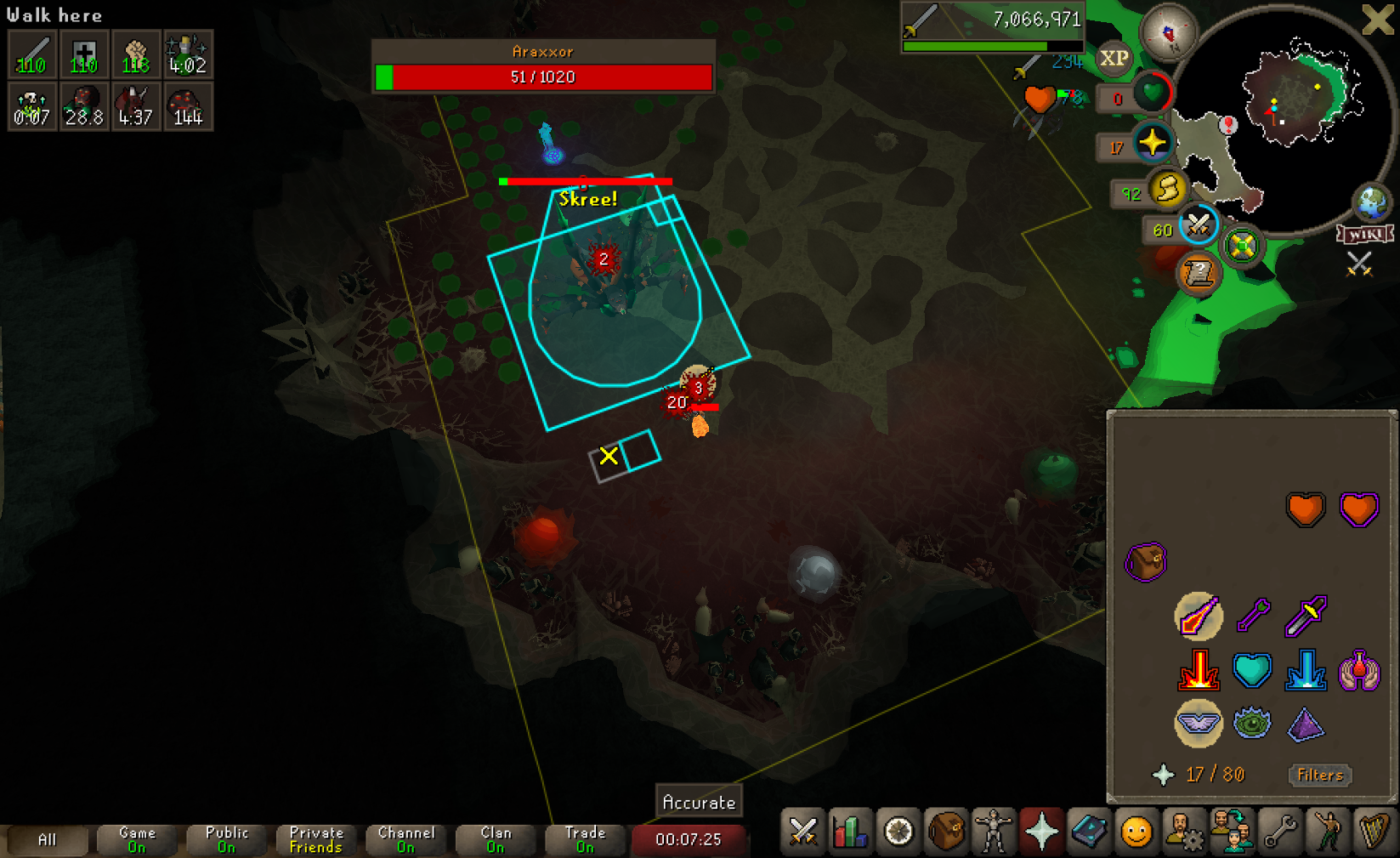Open the Combat Options tab
1400x858 pixels.
pos(802,832)
